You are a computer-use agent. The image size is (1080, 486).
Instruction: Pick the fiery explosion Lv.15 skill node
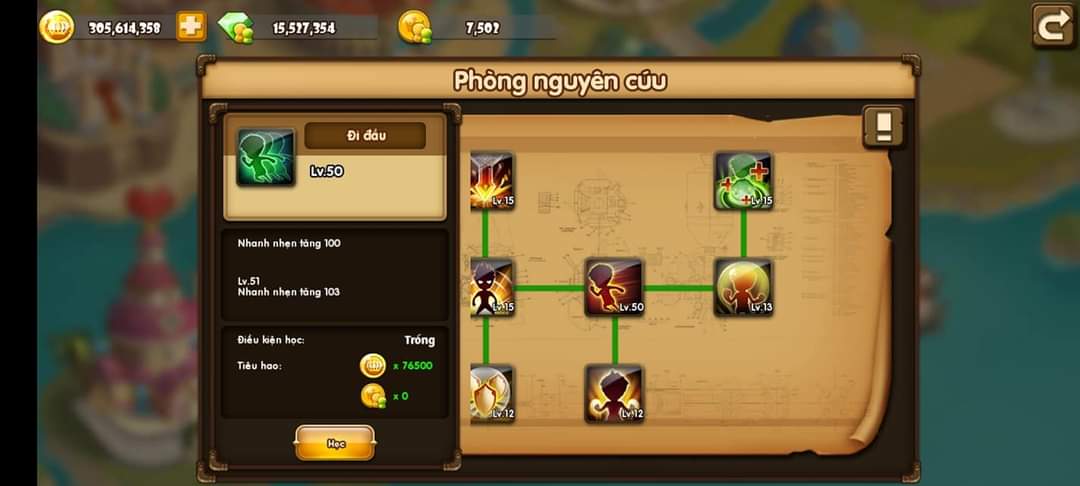tap(492, 181)
